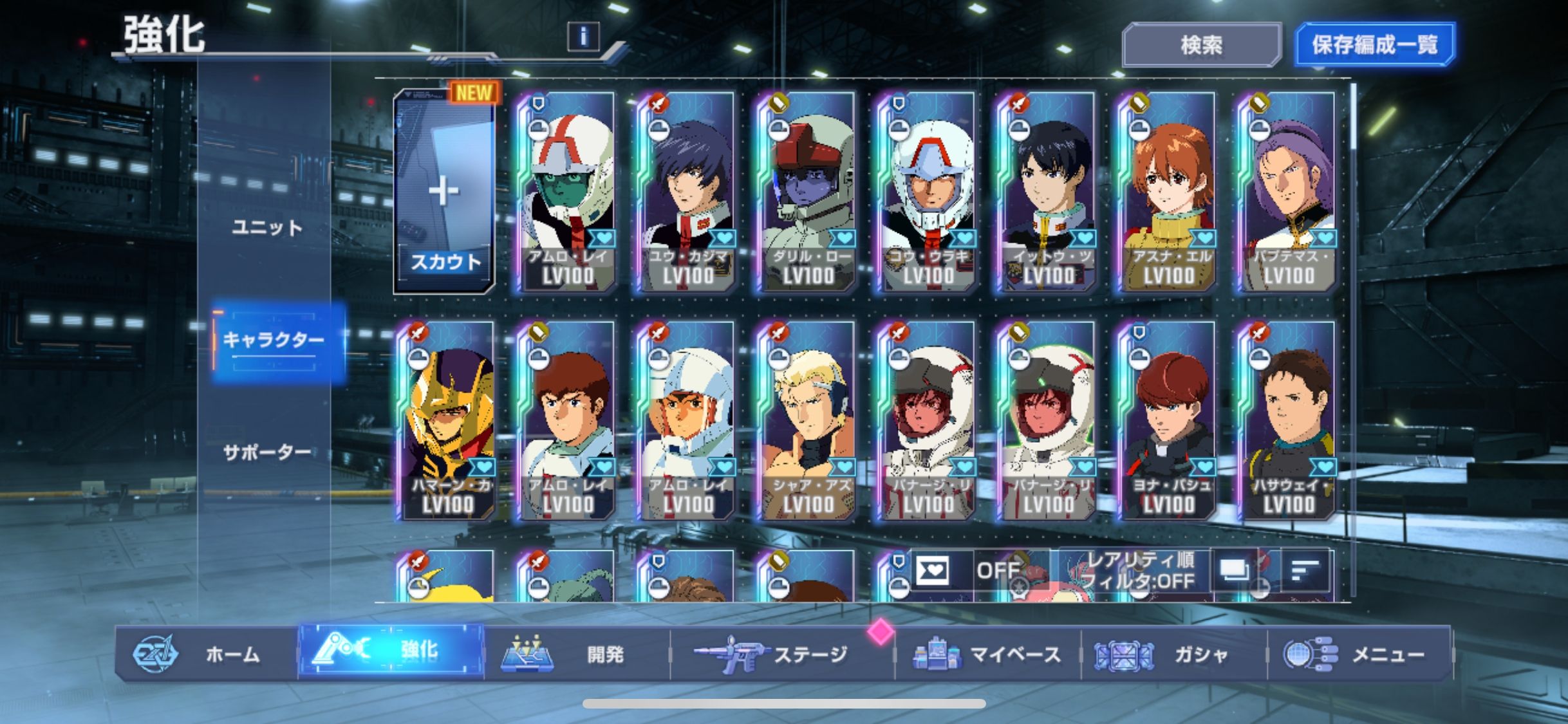Select the キャラクター tab
The height and width of the screenshot is (724, 1568).
(274, 340)
